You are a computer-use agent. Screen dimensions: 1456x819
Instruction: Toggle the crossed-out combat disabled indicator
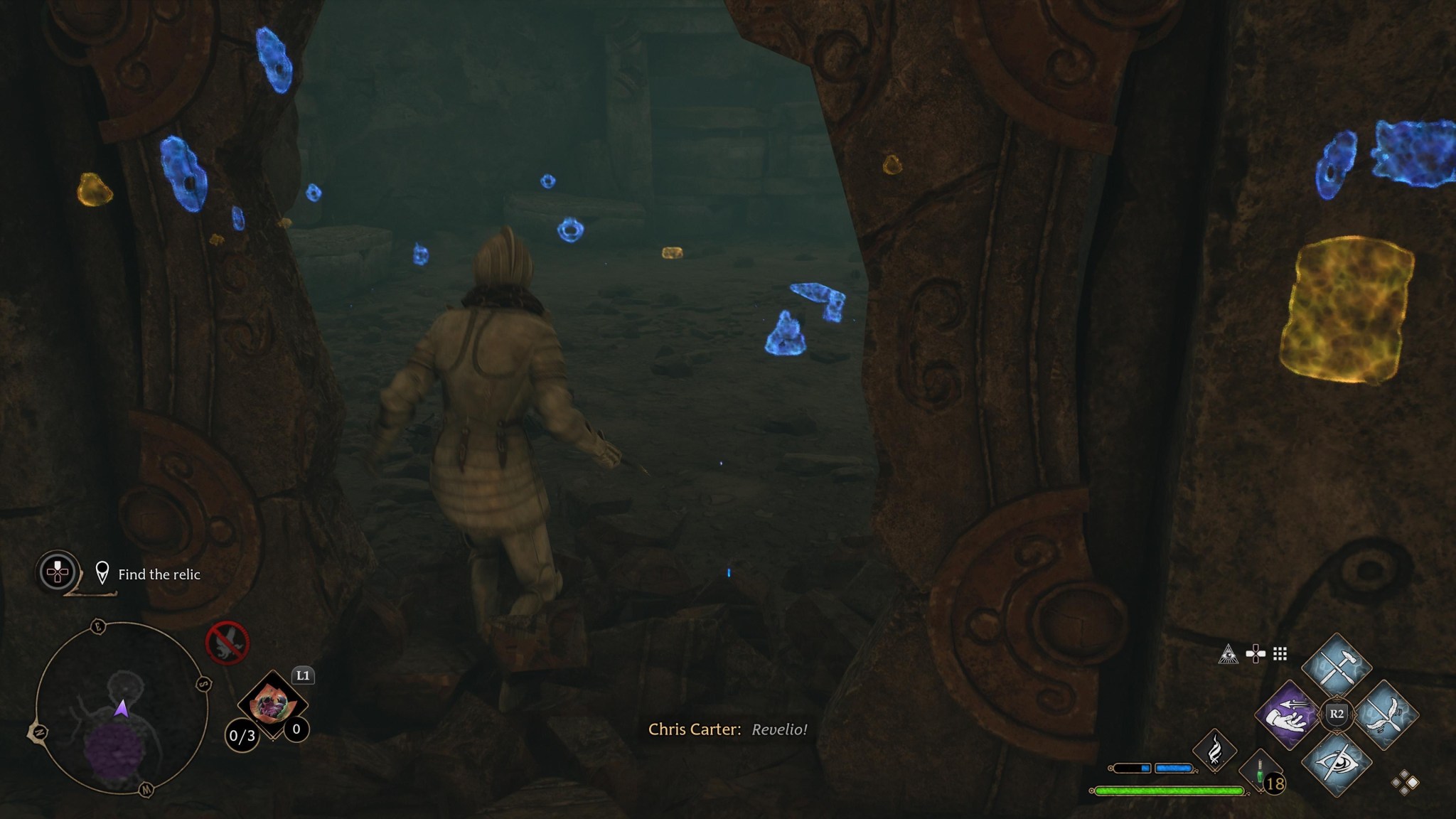click(x=228, y=643)
